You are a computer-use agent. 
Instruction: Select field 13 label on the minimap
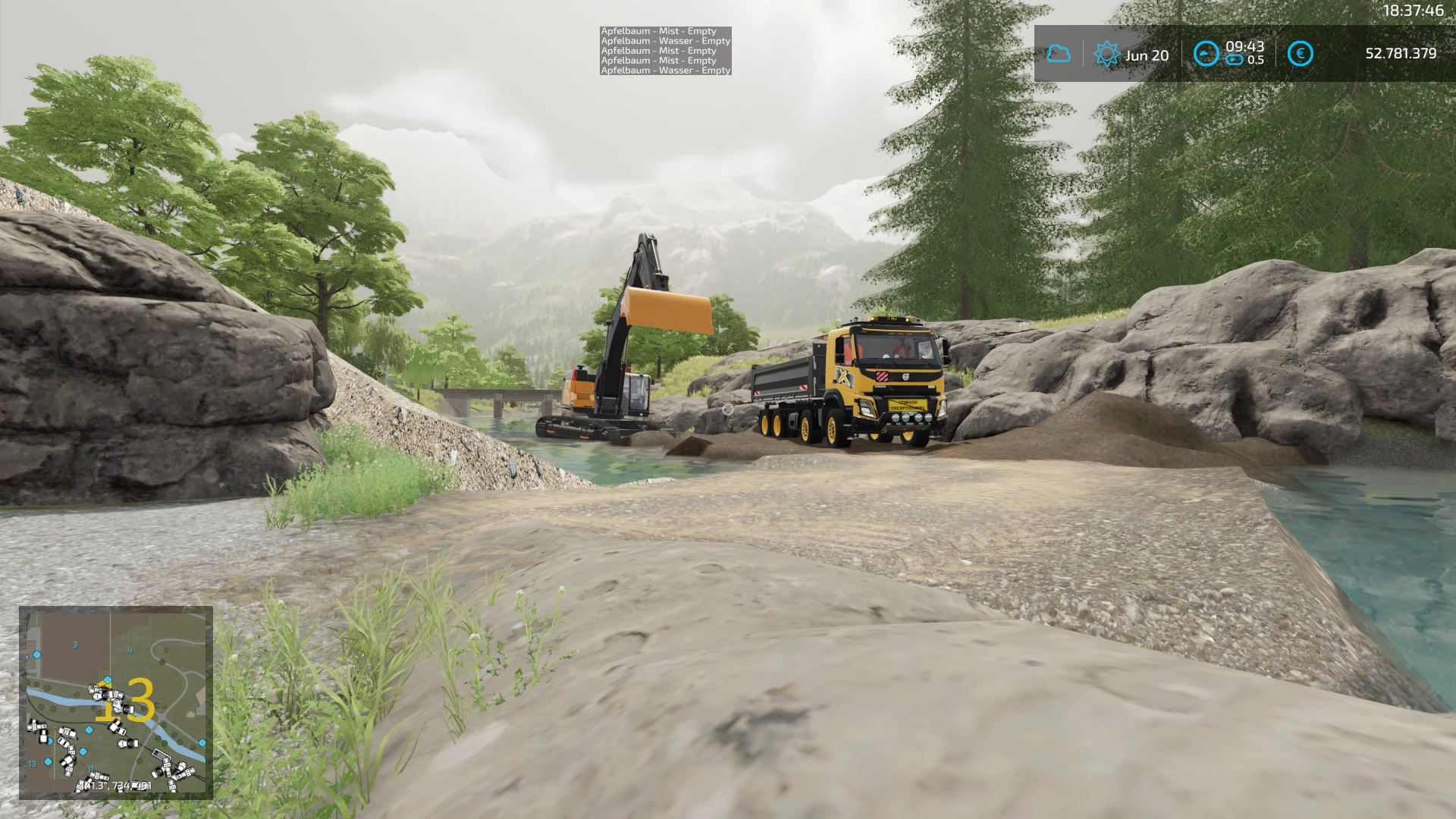(x=33, y=764)
